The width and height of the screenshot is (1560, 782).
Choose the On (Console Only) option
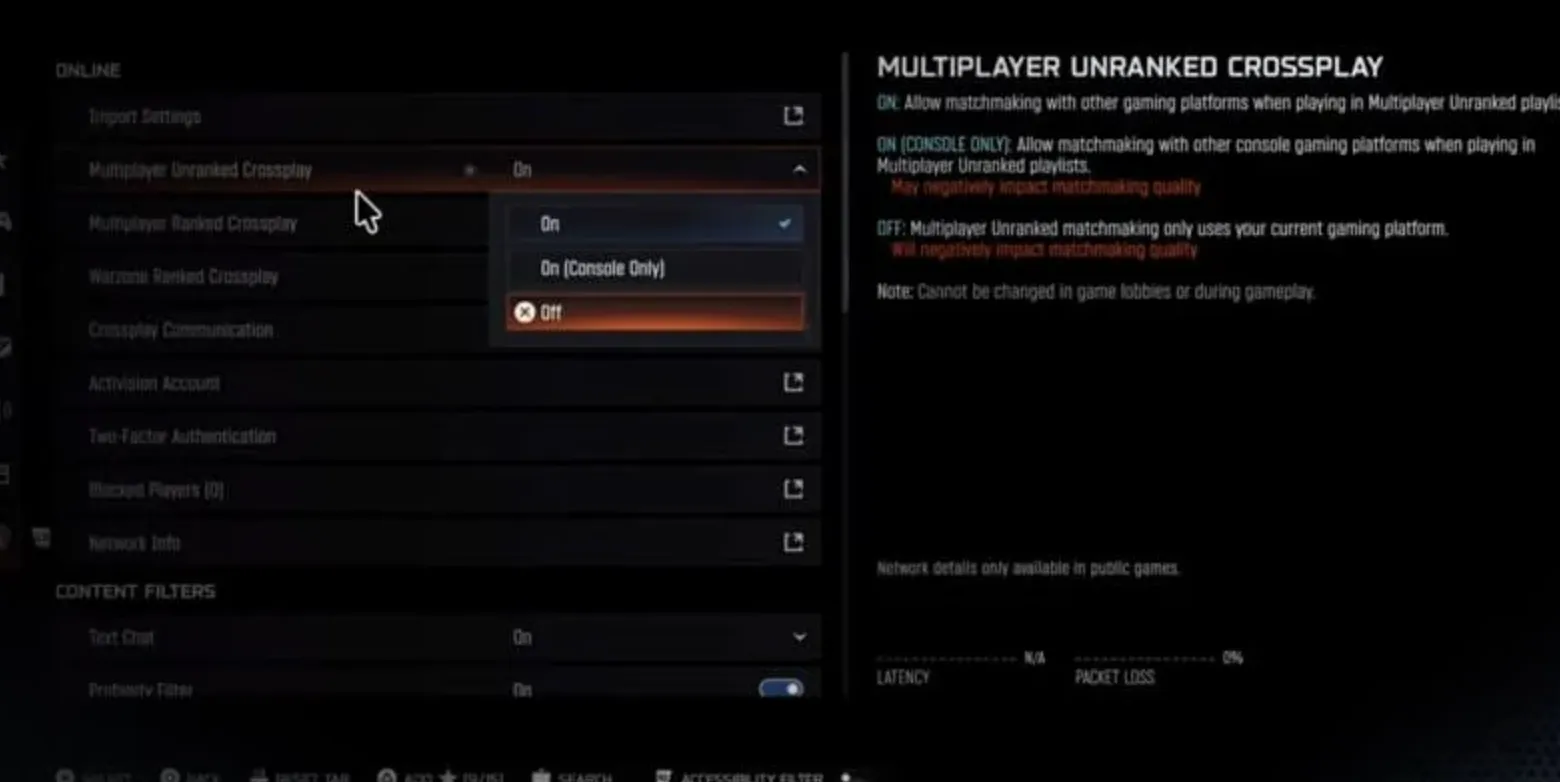tap(655, 267)
